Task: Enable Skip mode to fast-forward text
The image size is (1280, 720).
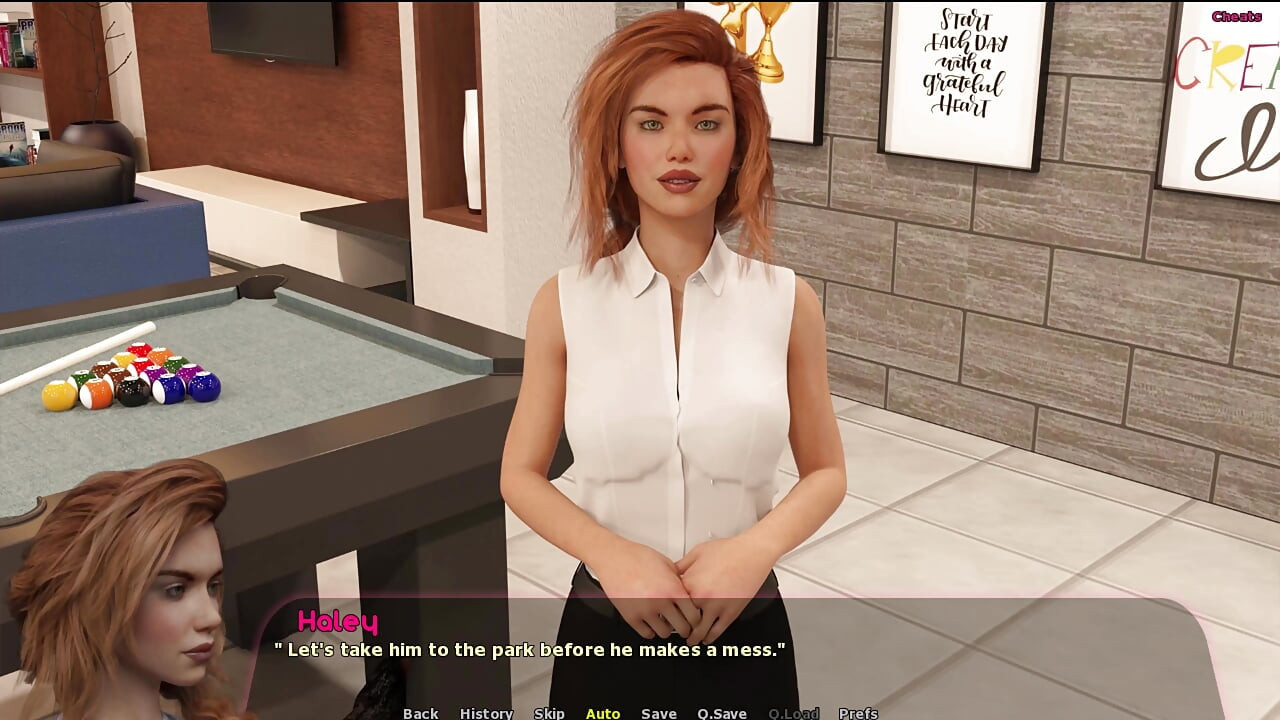Action: click(550, 713)
